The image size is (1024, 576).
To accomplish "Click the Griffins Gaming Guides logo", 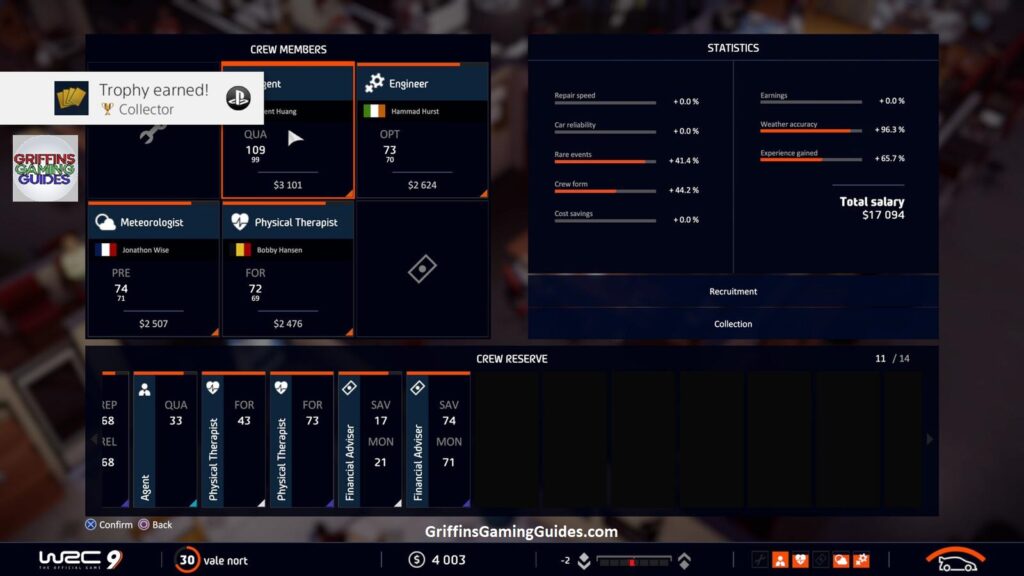I will (x=45, y=168).
